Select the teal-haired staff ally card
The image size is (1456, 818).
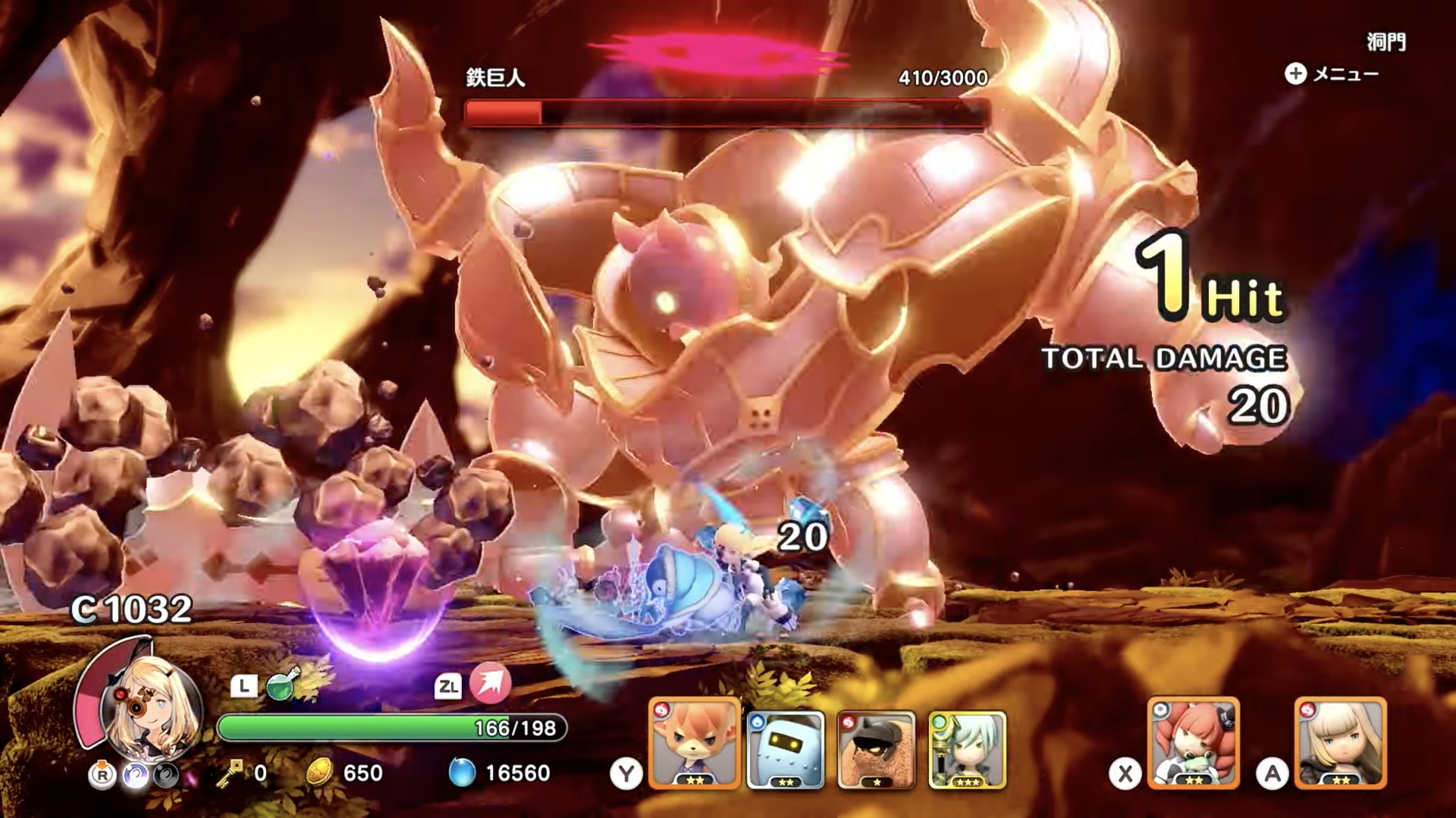[967, 750]
